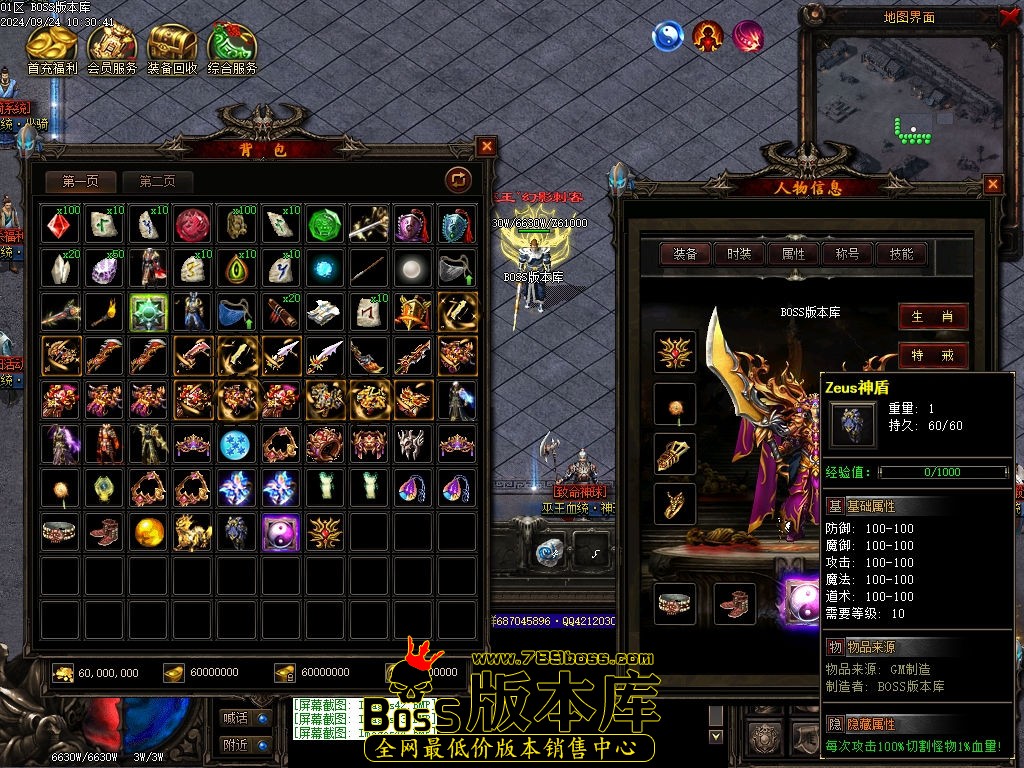Open the 生肖 zodiac panel

click(932, 317)
